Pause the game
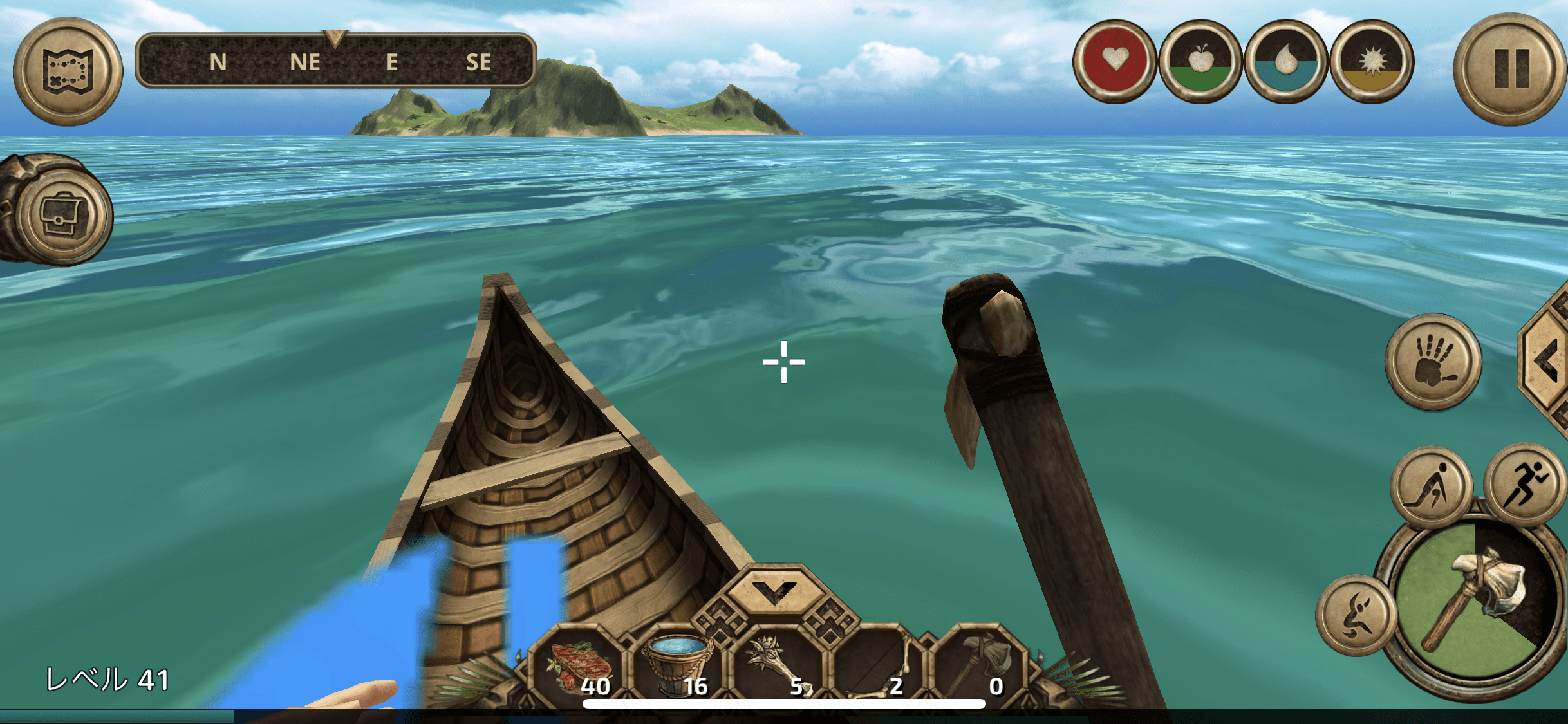1568x724 pixels. point(1510,69)
